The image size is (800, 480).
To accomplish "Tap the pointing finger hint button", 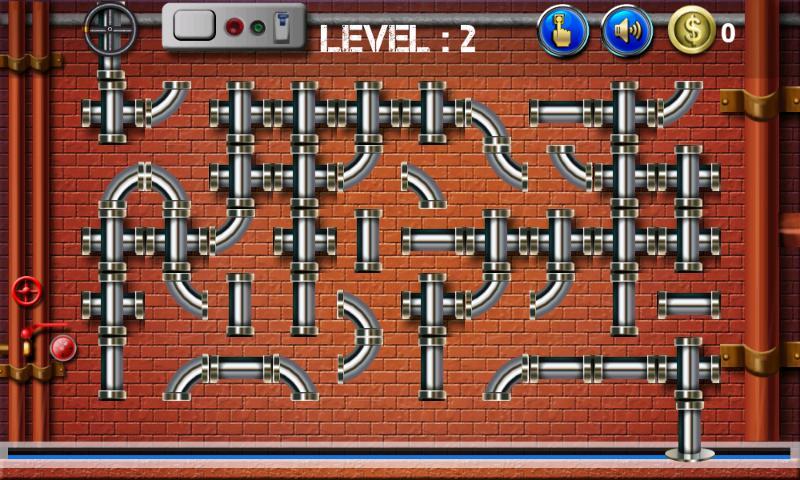I will click(563, 31).
